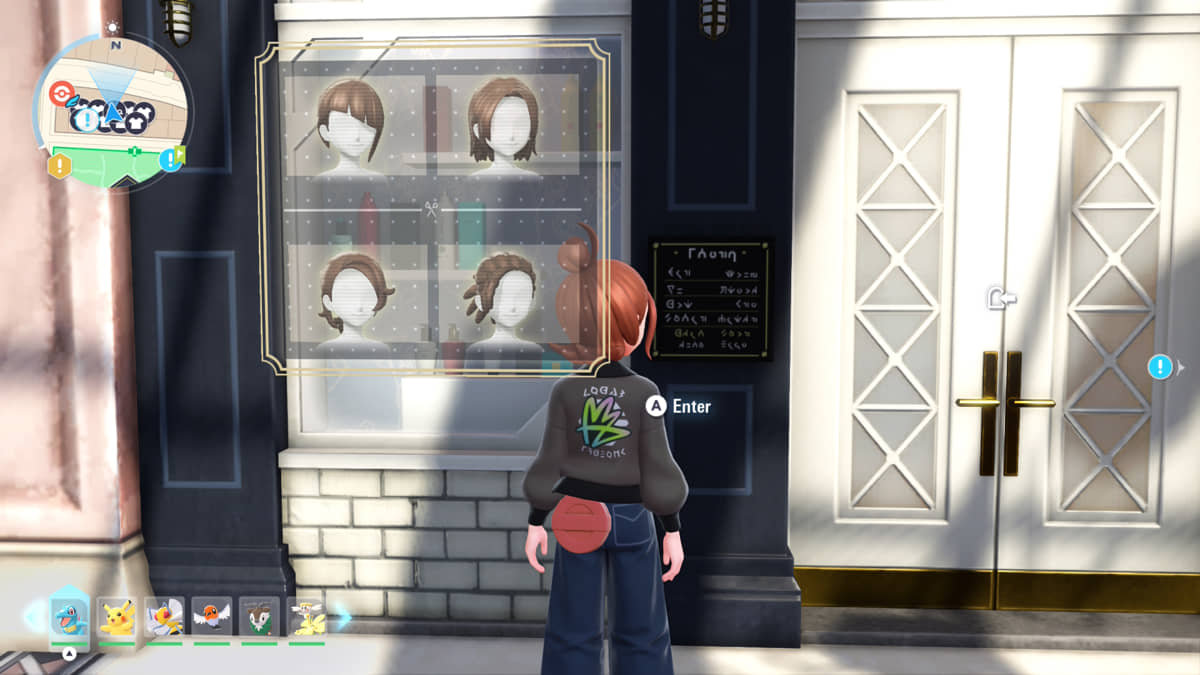The width and height of the screenshot is (1200, 675).
Task: Select the Beedrill party slot
Action: (164, 616)
